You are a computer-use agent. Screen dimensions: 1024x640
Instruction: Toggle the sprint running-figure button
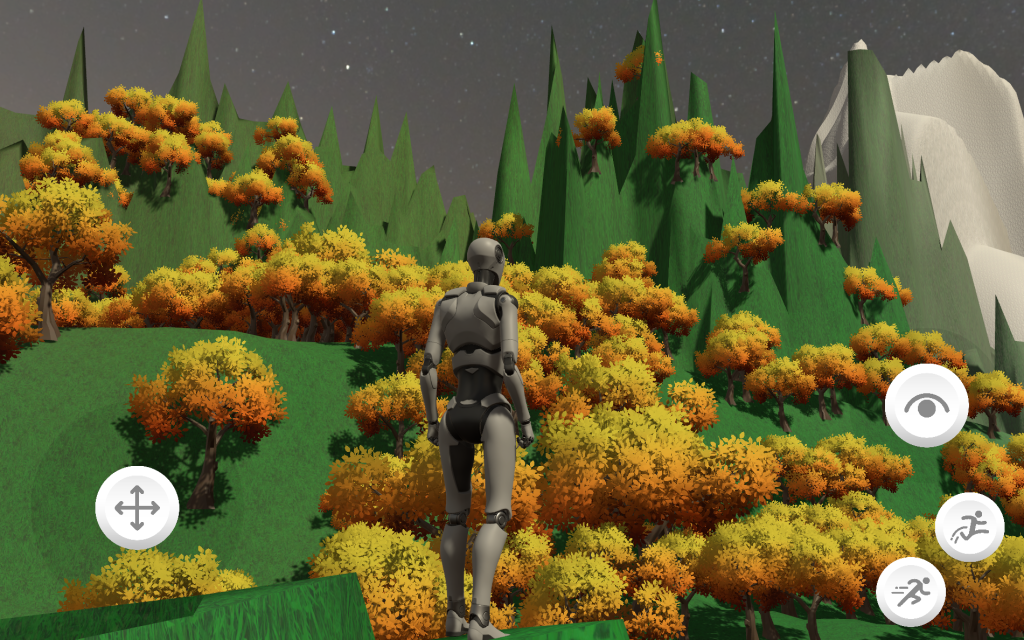click(910, 592)
